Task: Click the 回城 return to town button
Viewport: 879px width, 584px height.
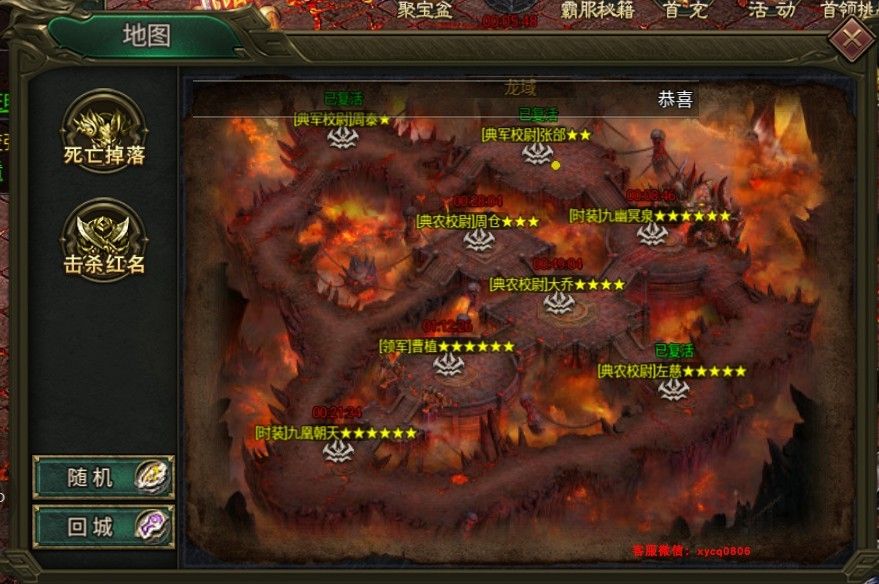Action: click(103, 525)
